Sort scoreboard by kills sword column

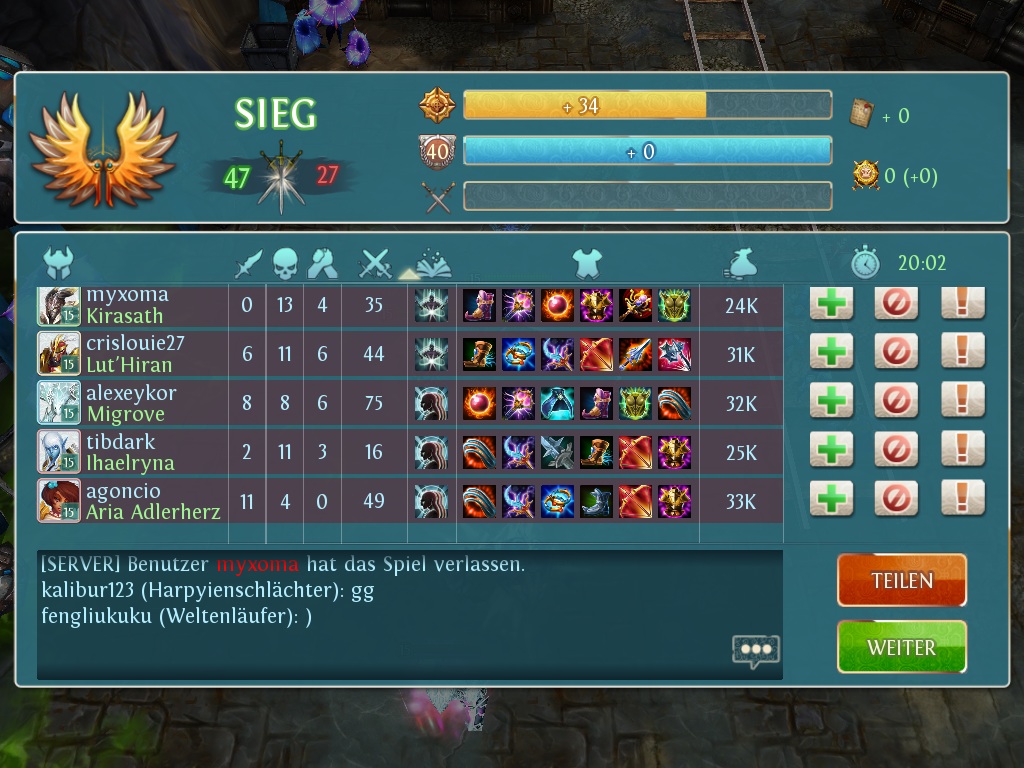tap(248, 264)
